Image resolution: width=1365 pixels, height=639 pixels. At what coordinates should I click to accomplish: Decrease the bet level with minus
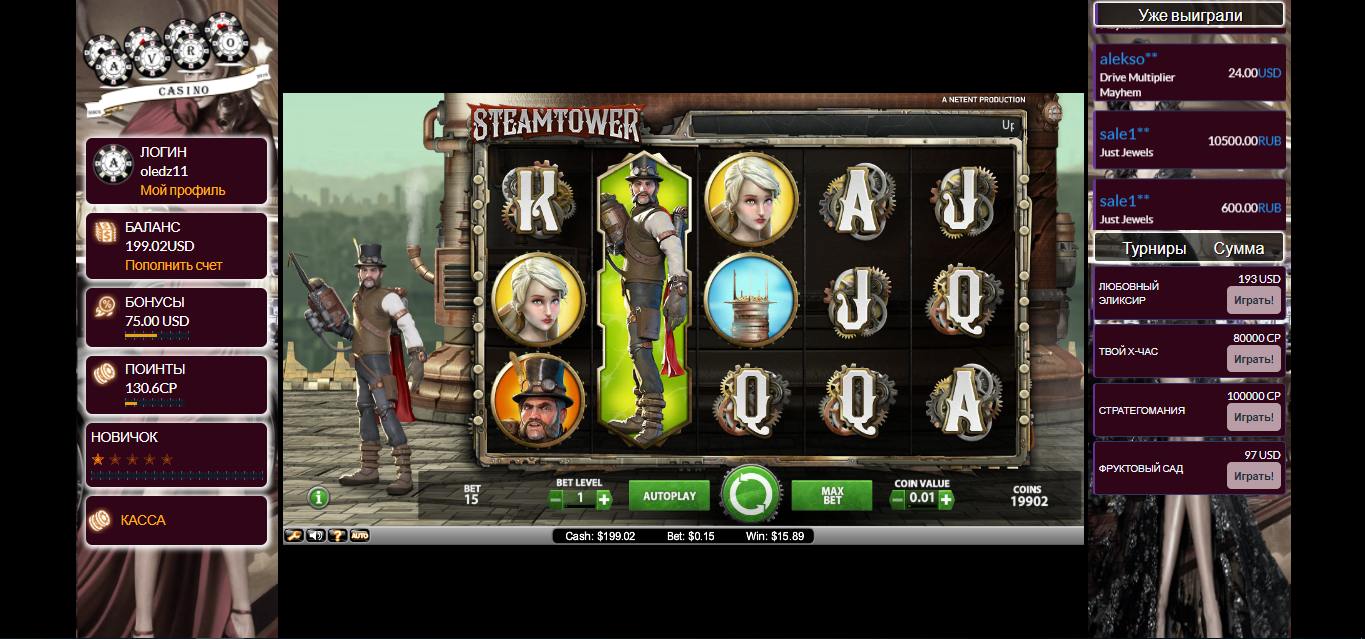(556, 499)
